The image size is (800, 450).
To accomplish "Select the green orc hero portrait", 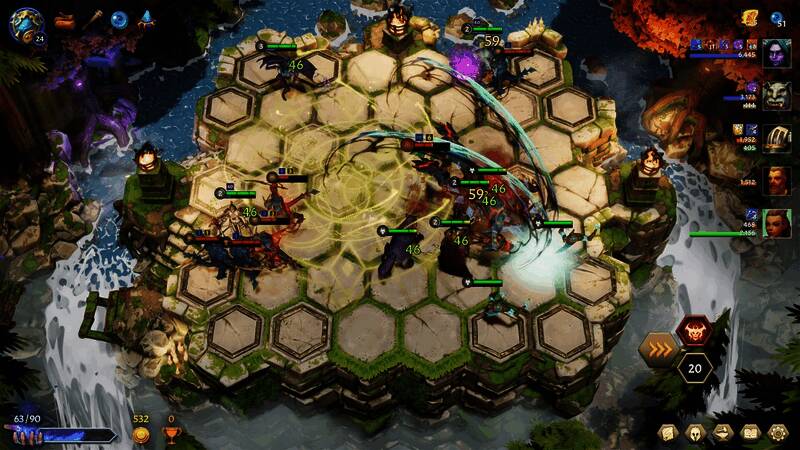I will coord(777,96).
